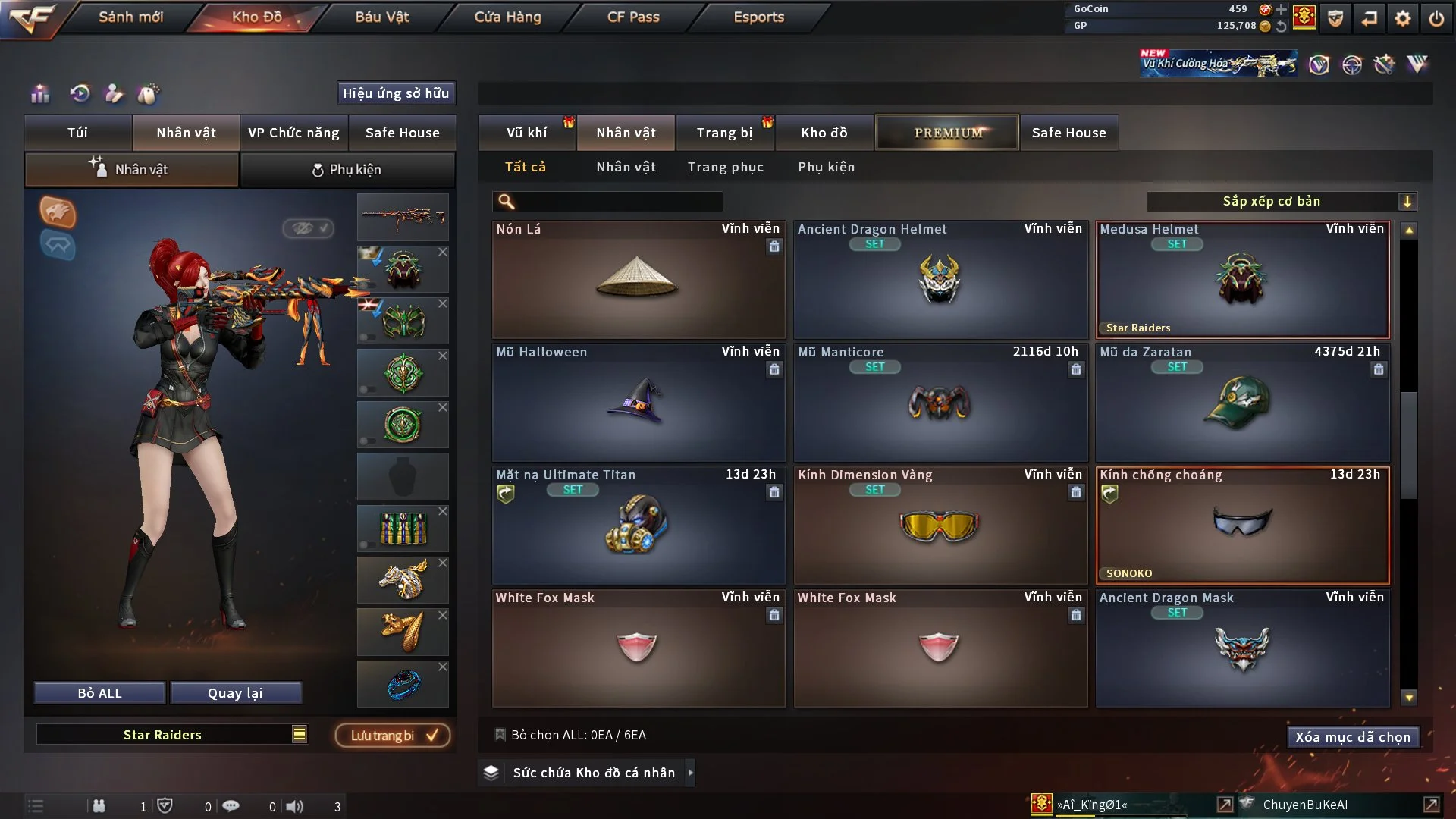Open the settings gear icon
This screenshot has height=819, width=1456.
pyautogui.click(x=1402, y=18)
